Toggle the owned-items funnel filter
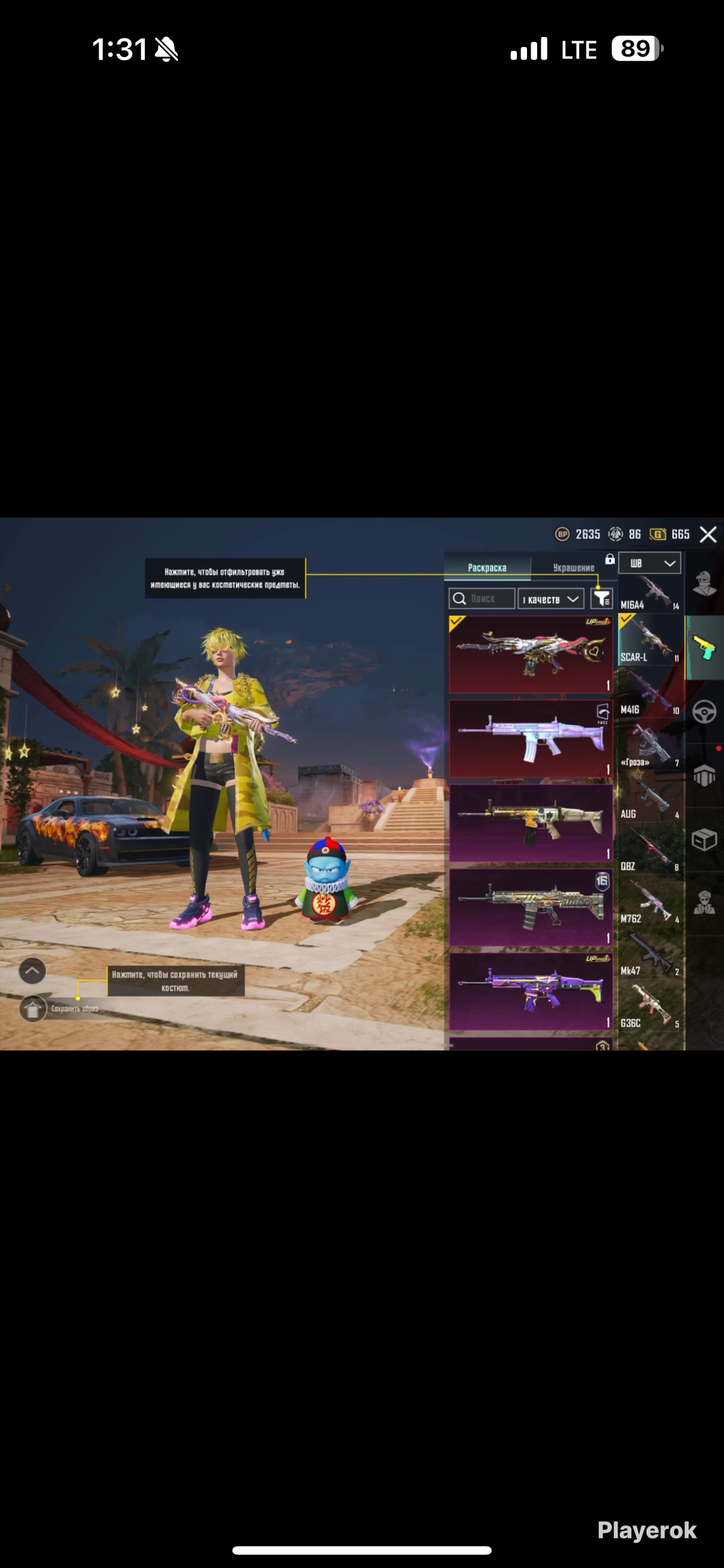Image resolution: width=724 pixels, height=1568 pixels. tap(602, 598)
